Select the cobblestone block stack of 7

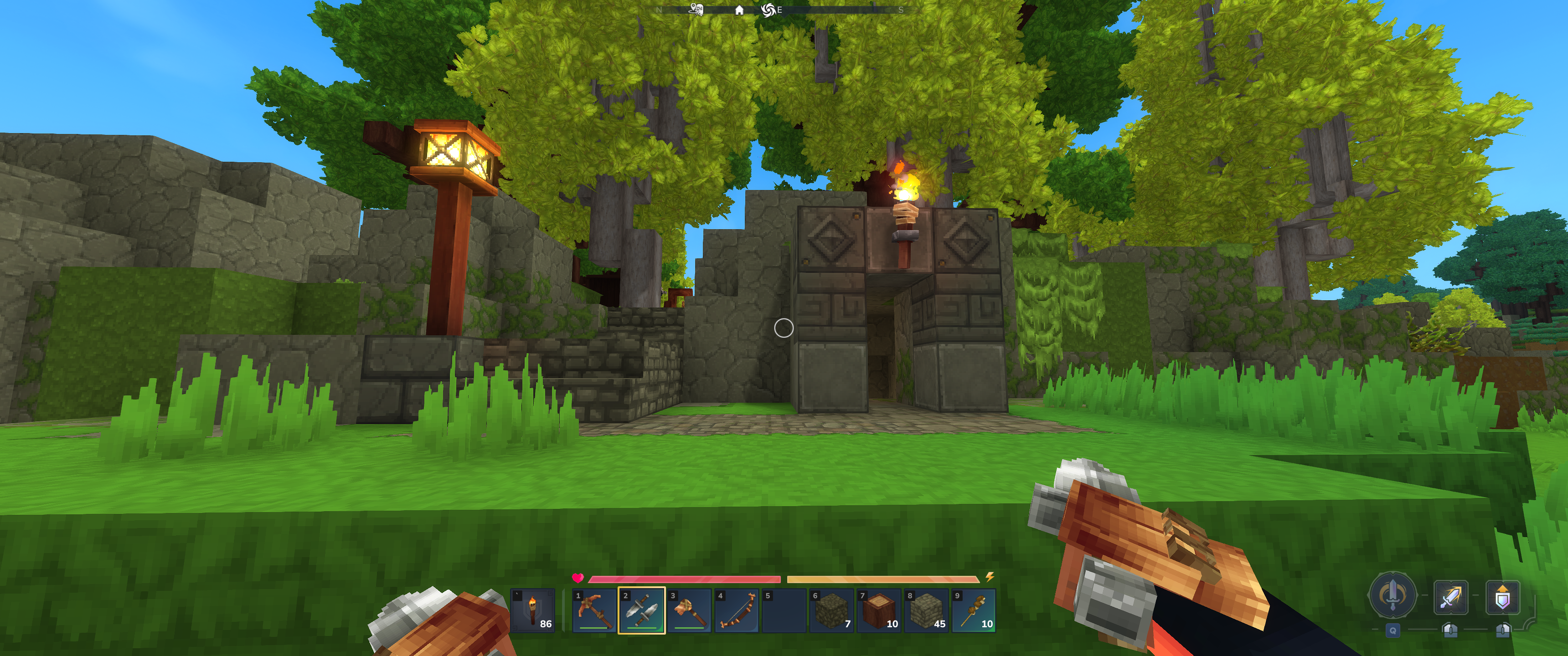(x=831, y=610)
